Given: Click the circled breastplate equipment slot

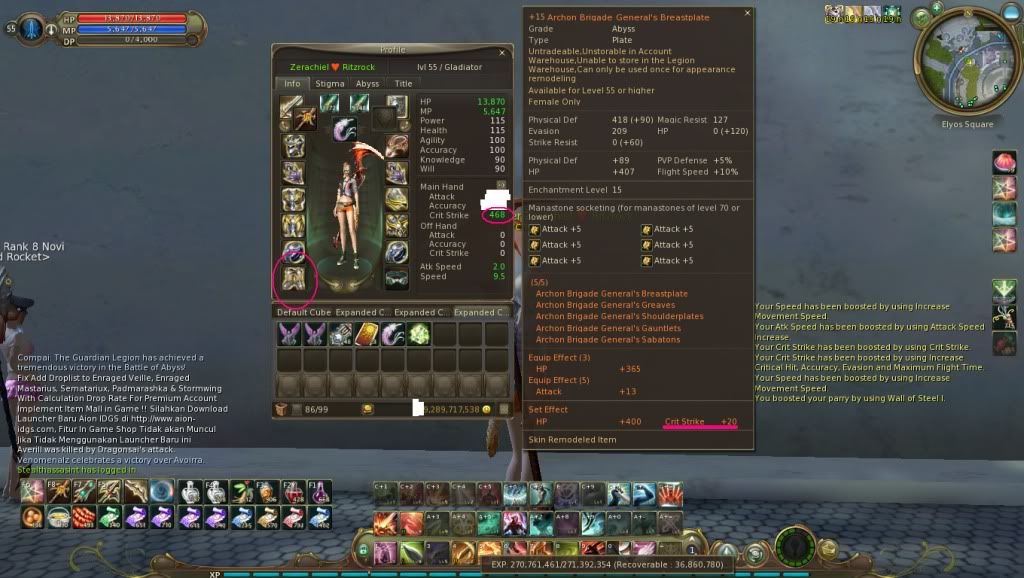Looking at the screenshot, I should point(293,279).
